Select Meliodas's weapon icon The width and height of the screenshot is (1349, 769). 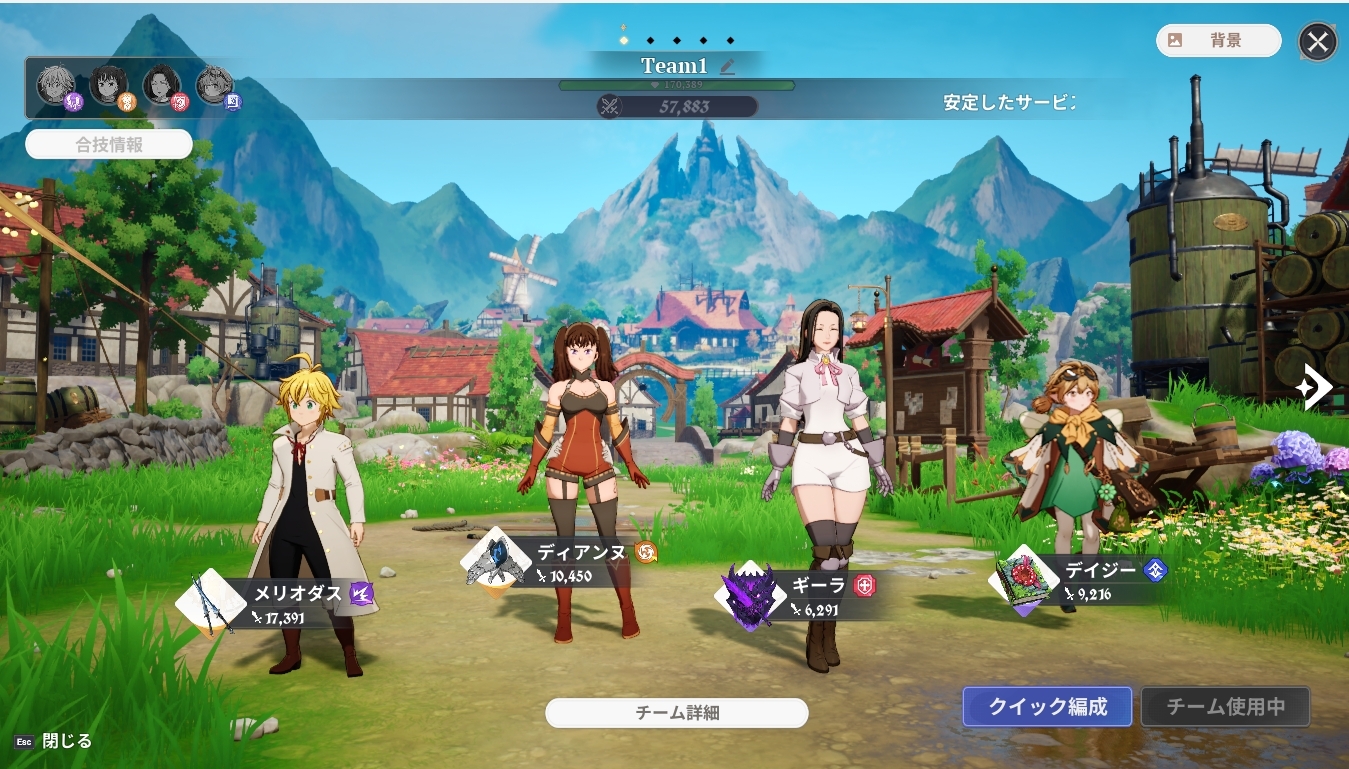tap(212, 603)
